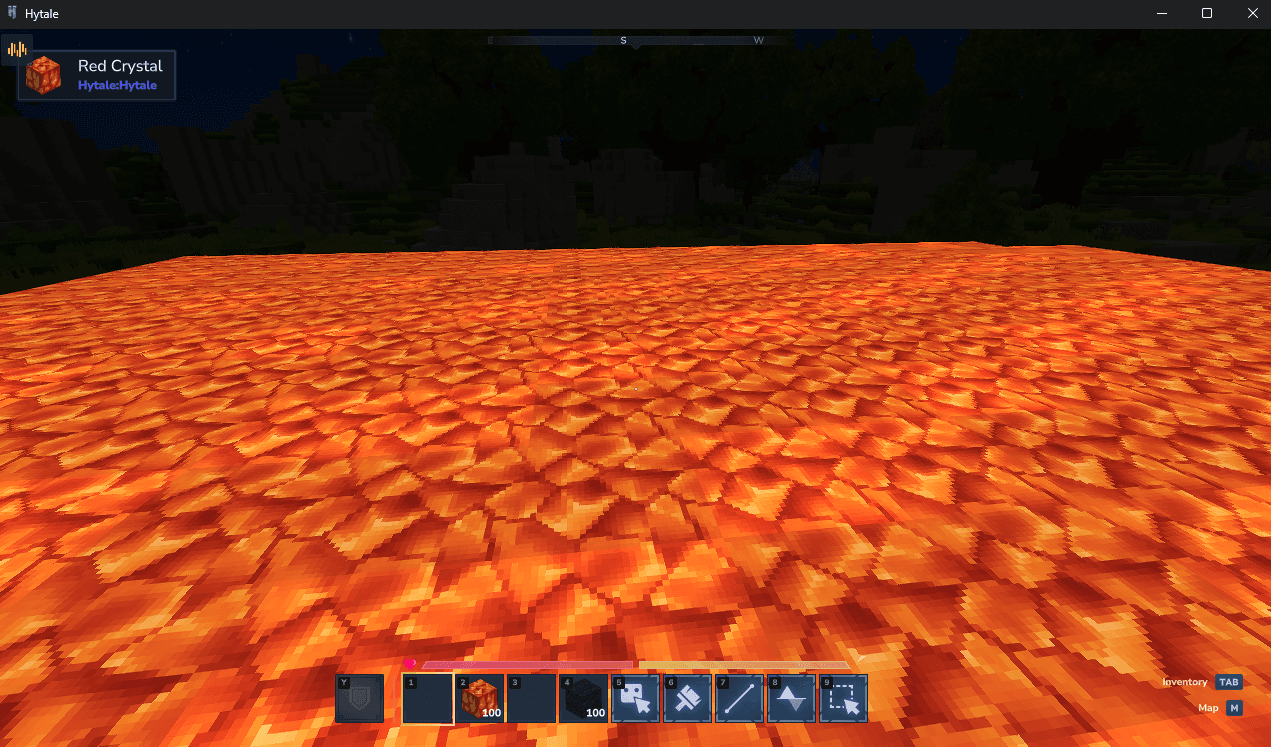Viewport: 1271px width, 747px height.
Task: Select the mirrored triangles tool slot
Action: [x=792, y=698]
